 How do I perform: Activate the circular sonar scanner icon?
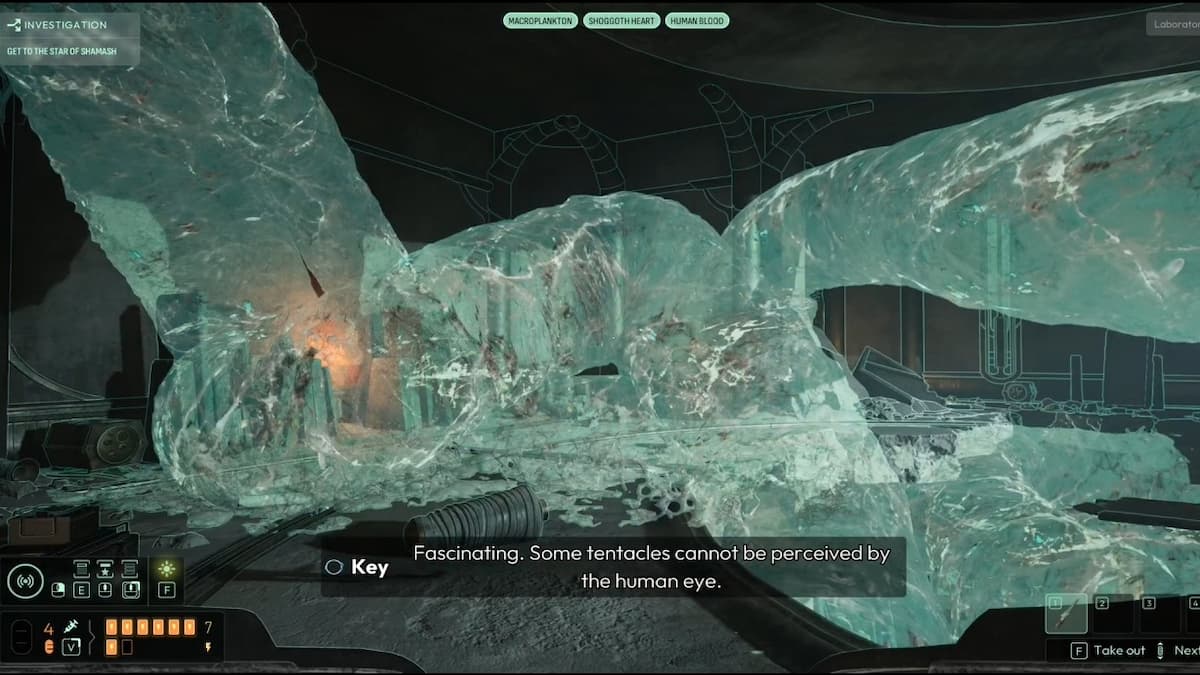click(25, 580)
